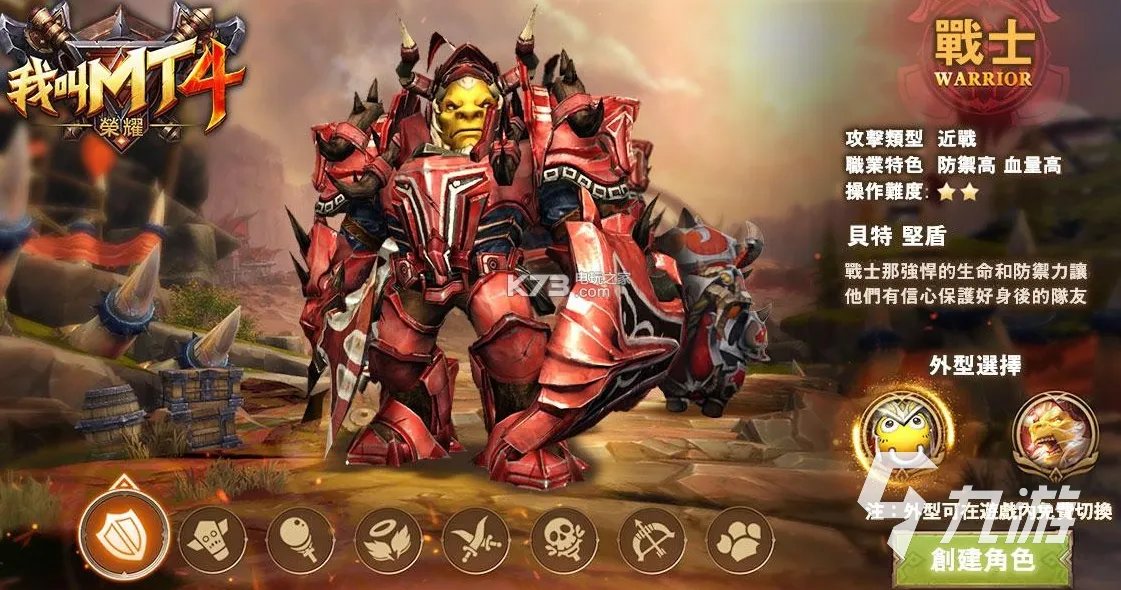Click the green 創建角色 create character button
1121x590 pixels.
tap(980, 561)
